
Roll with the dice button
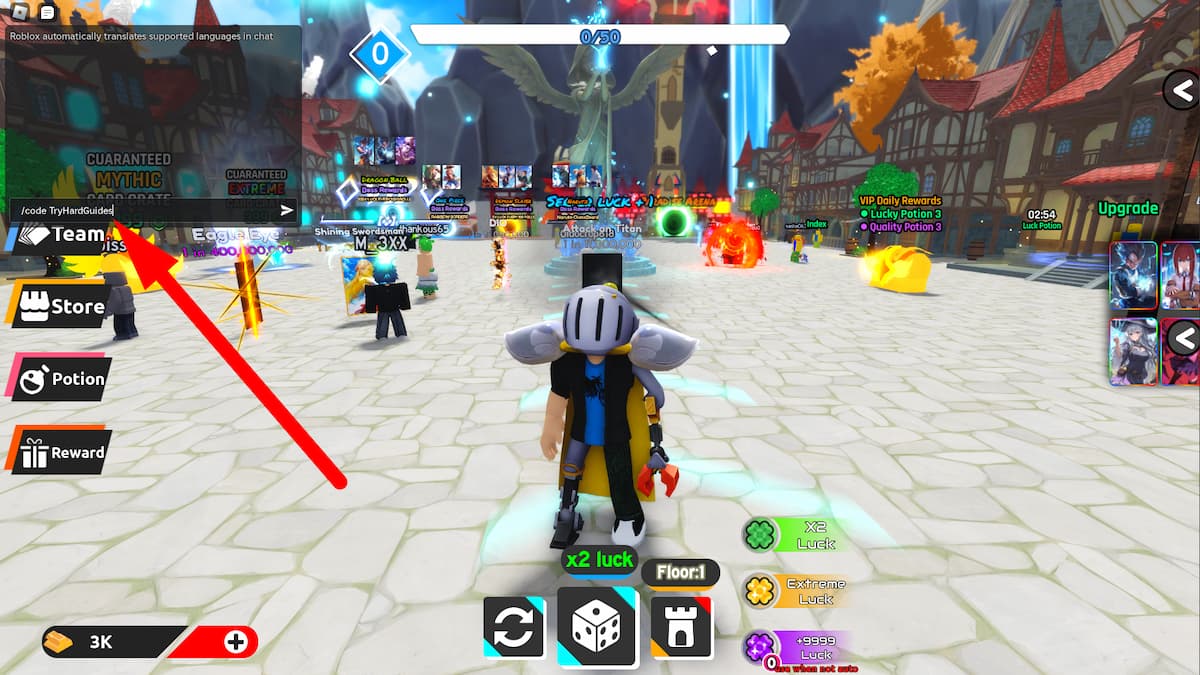(597, 627)
